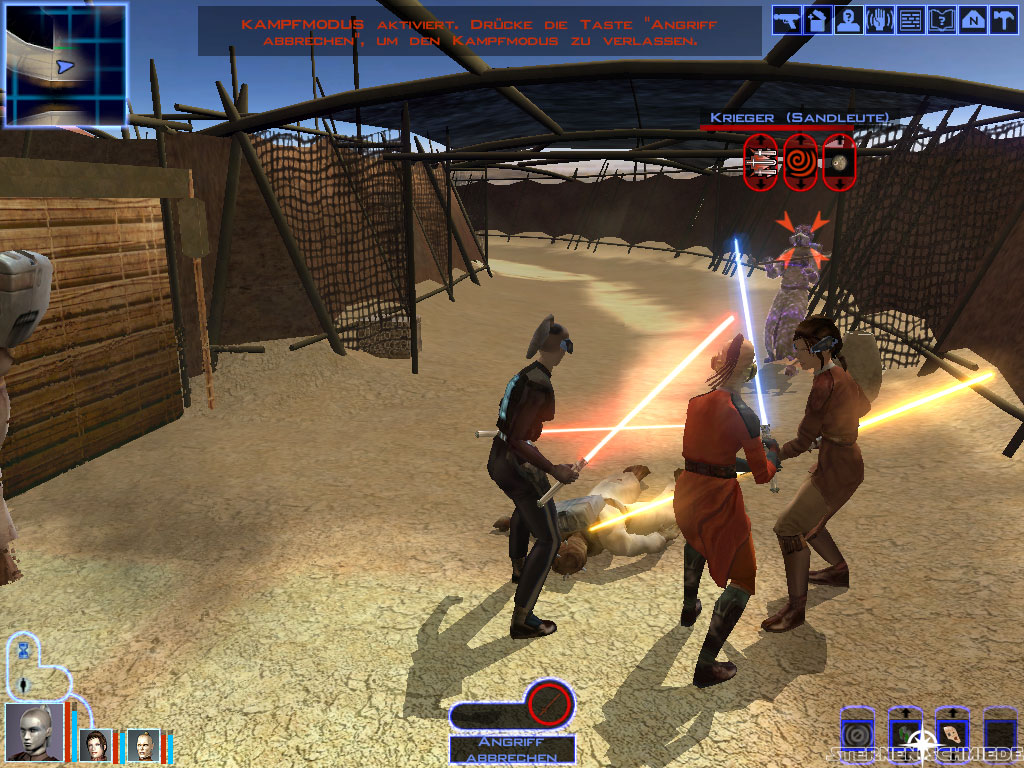1024x768 pixels.
Task: Click "Angriff abbrechen" to cancel combat
Action: (x=512, y=750)
